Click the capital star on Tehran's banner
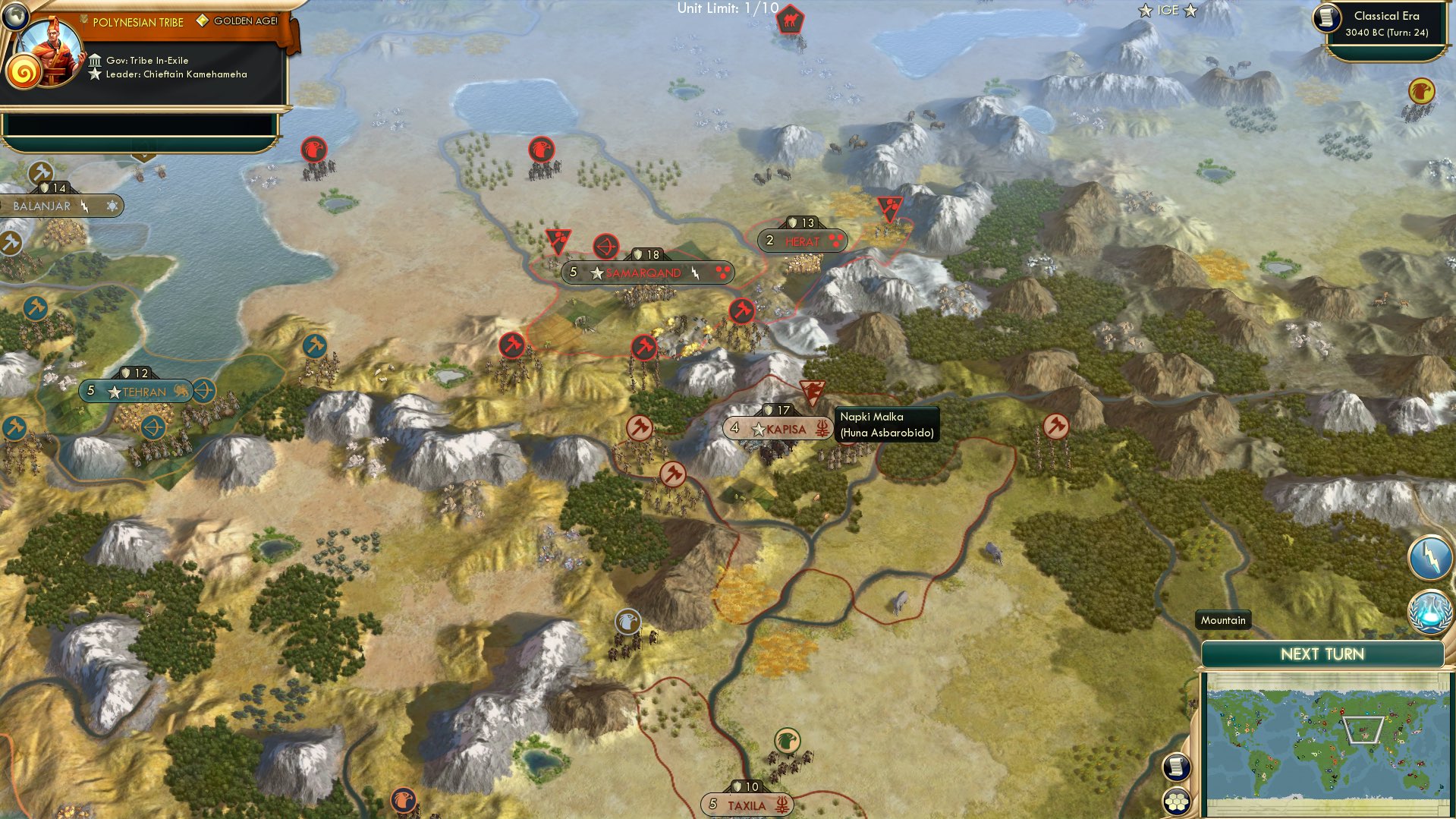The height and width of the screenshot is (819, 1456). tap(115, 393)
